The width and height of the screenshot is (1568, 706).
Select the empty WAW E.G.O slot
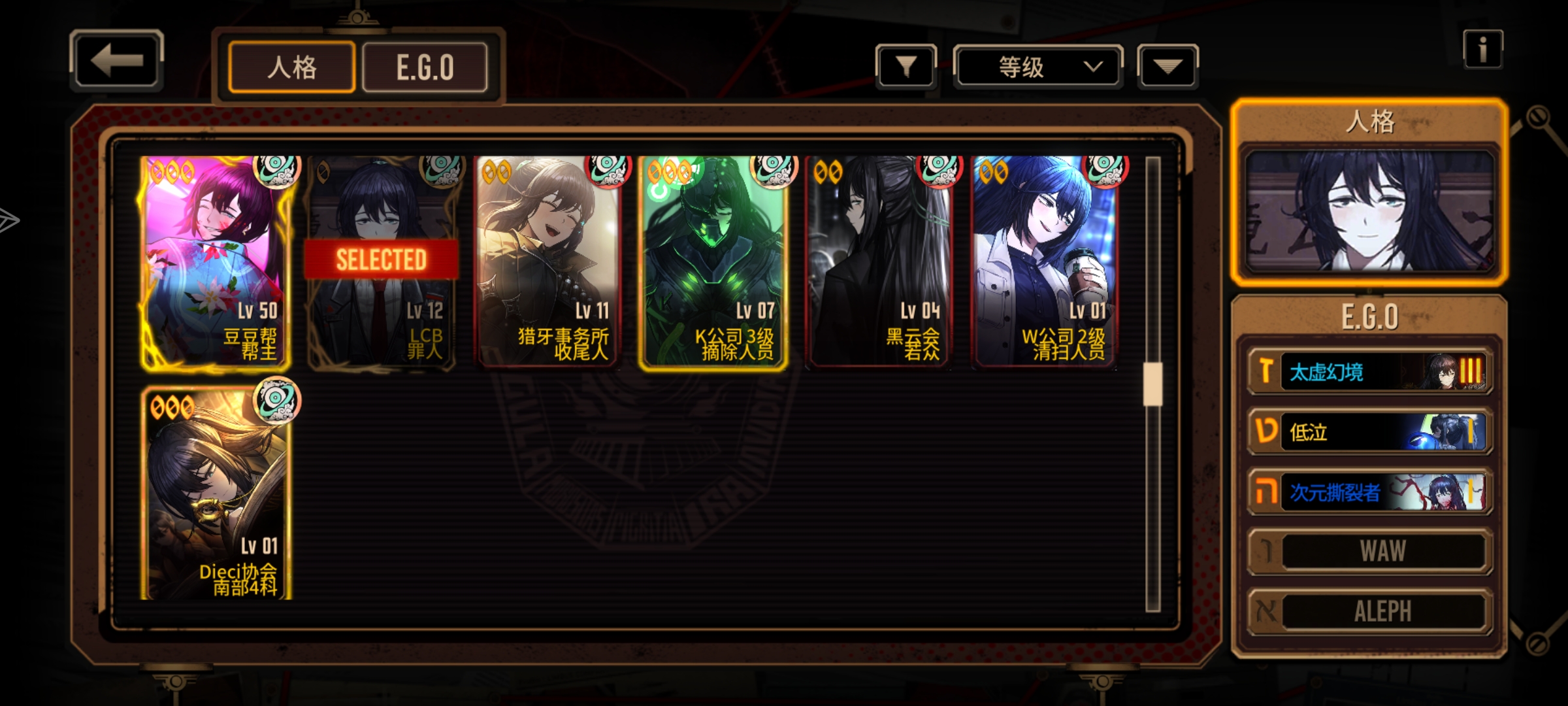(1370, 551)
